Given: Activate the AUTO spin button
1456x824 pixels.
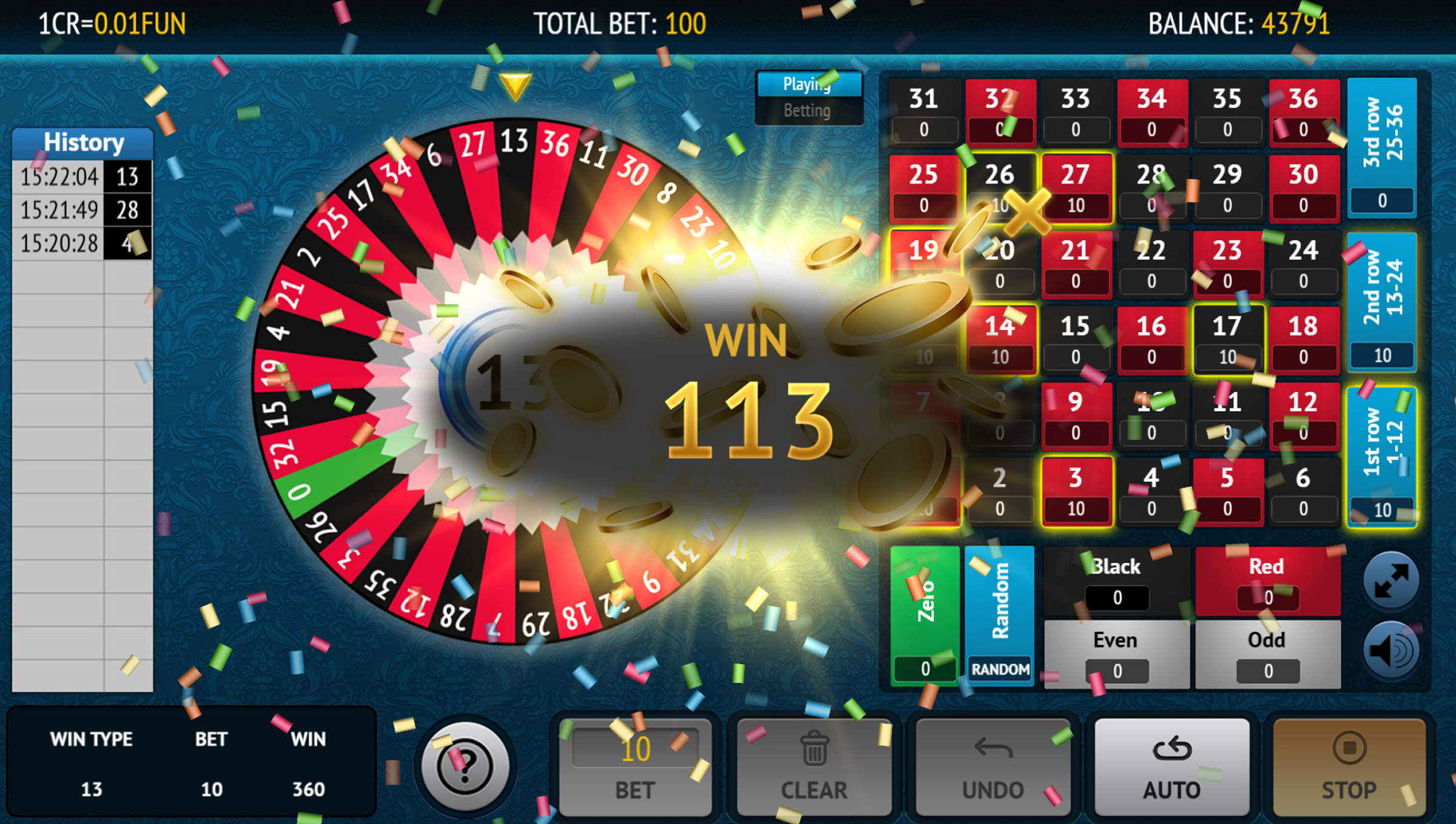Looking at the screenshot, I should [x=1171, y=767].
